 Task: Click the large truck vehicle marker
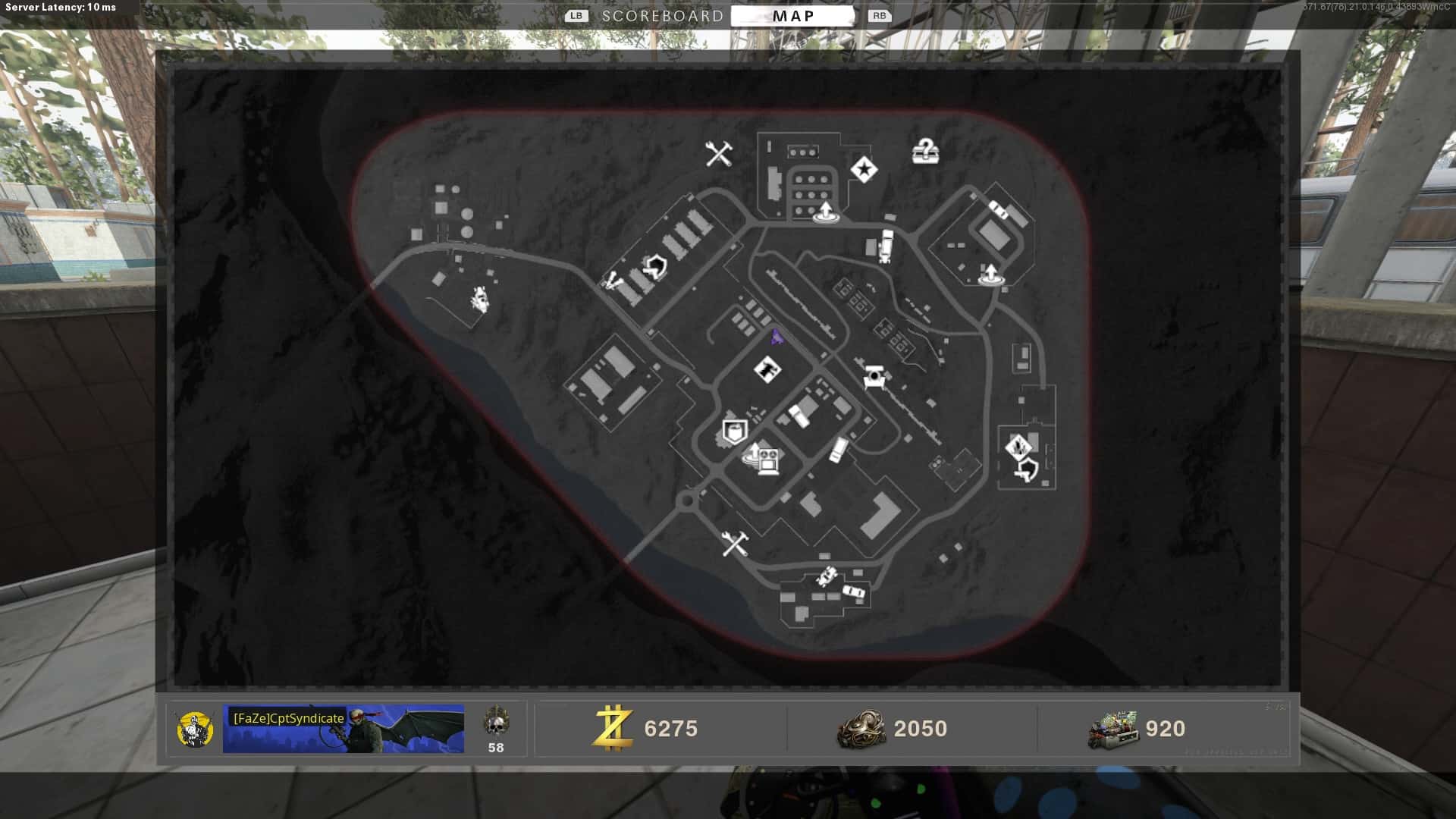click(885, 246)
